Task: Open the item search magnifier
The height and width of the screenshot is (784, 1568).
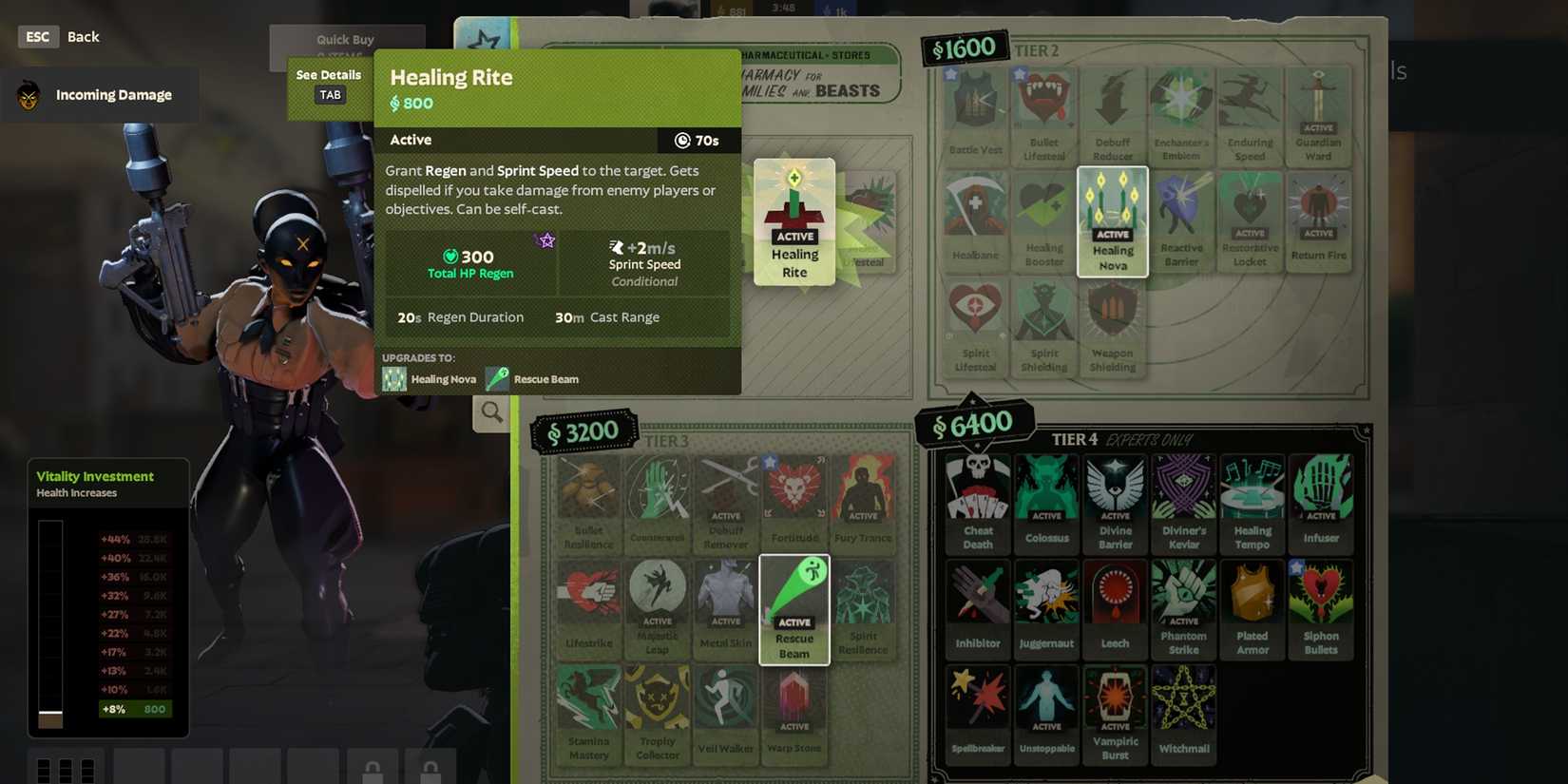Action: click(490, 412)
